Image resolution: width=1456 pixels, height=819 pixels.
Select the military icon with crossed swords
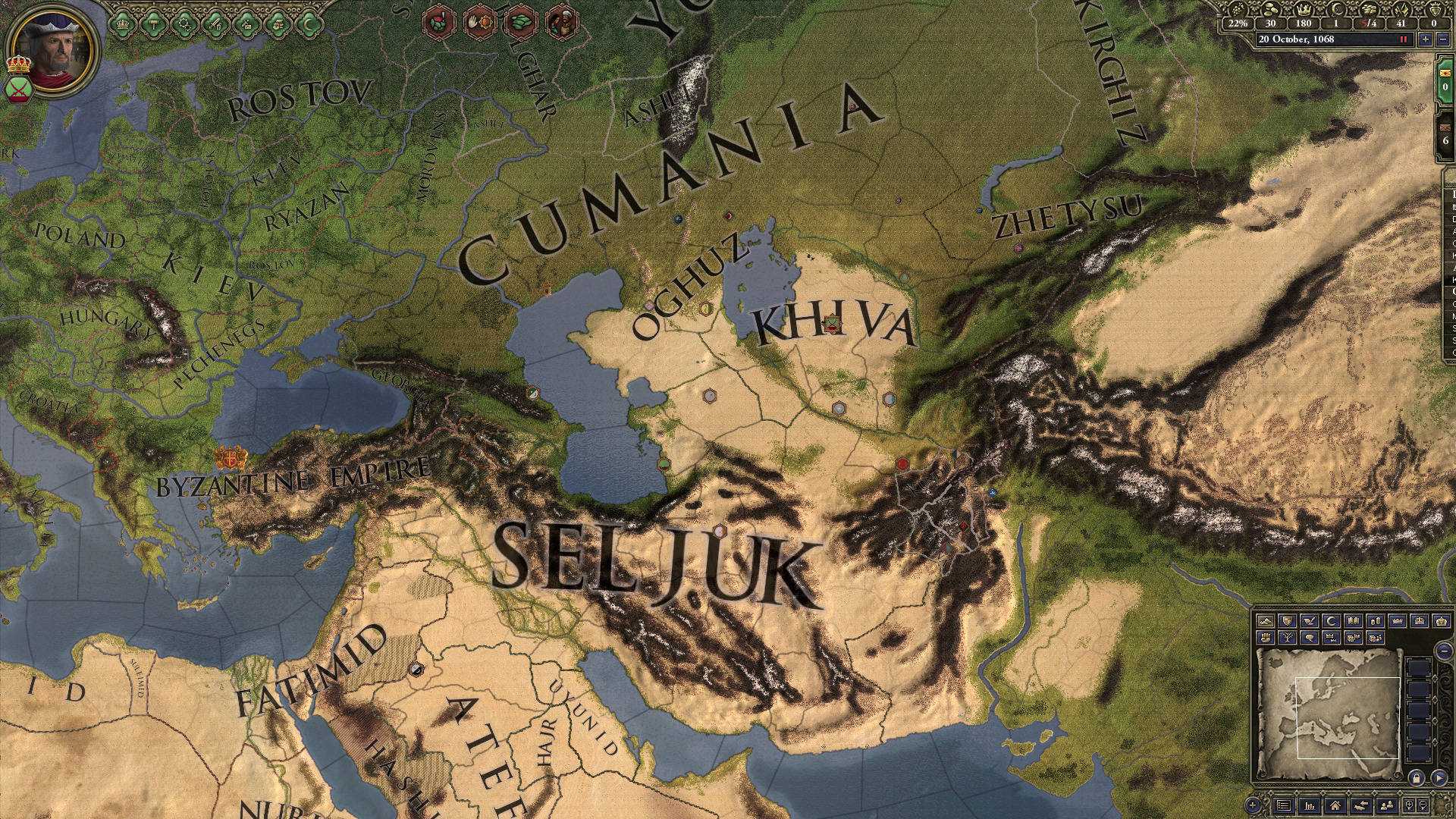(215, 23)
